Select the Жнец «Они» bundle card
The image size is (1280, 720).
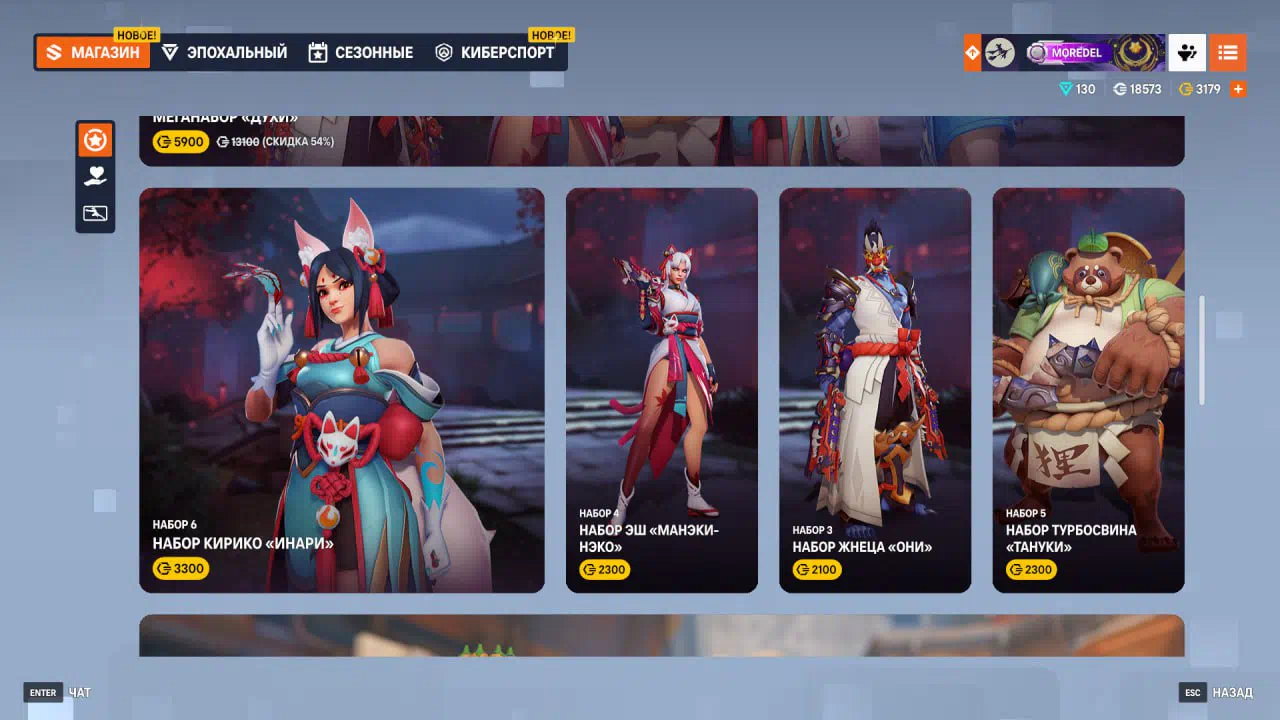click(x=875, y=390)
